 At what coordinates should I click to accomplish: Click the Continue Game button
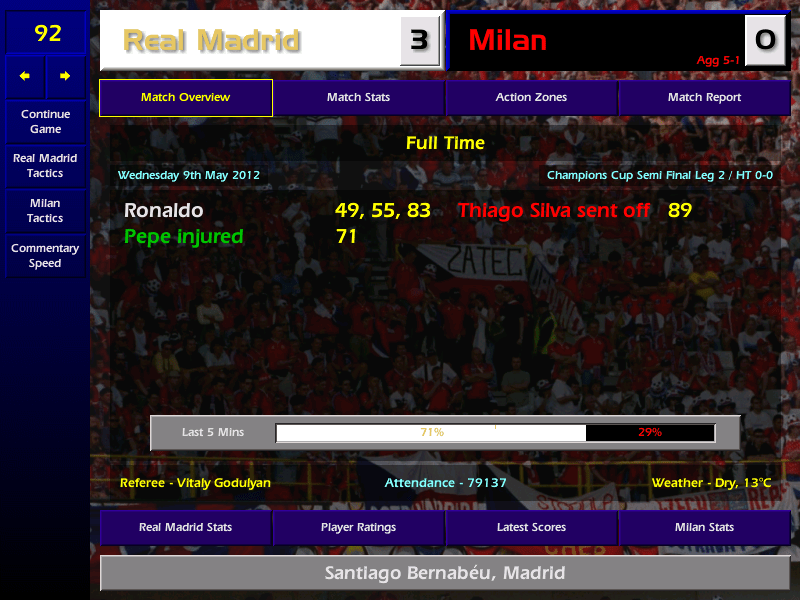pos(45,121)
